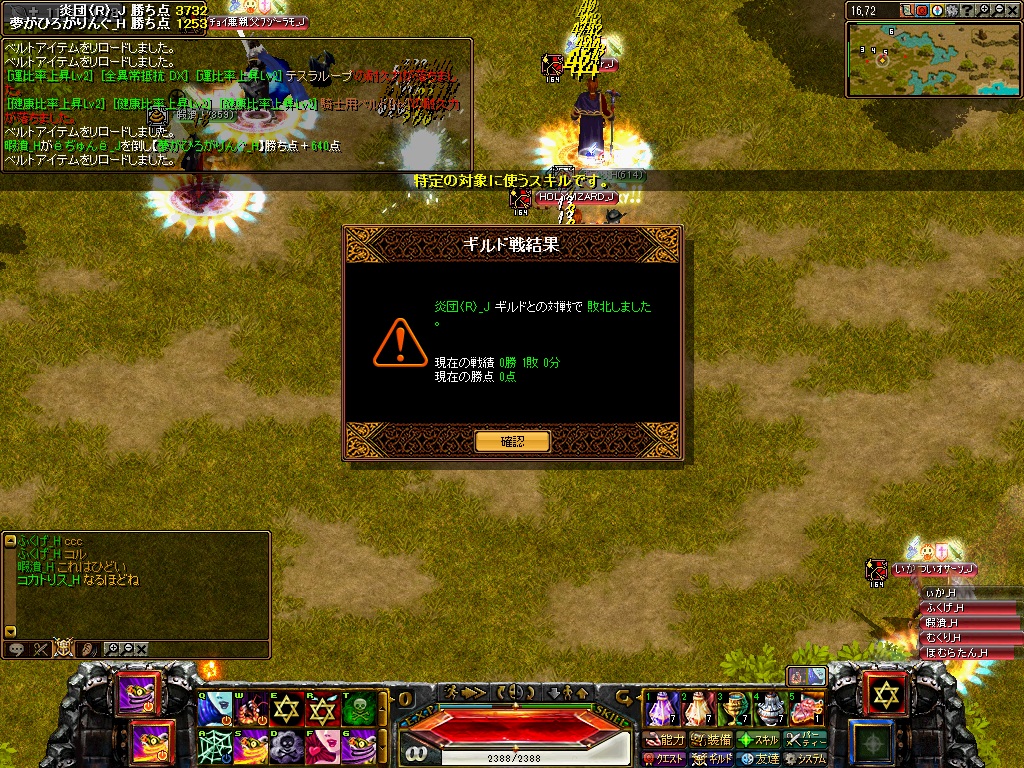Open the システム (system) menu
Image resolution: width=1024 pixels, height=768 pixels.
806,759
